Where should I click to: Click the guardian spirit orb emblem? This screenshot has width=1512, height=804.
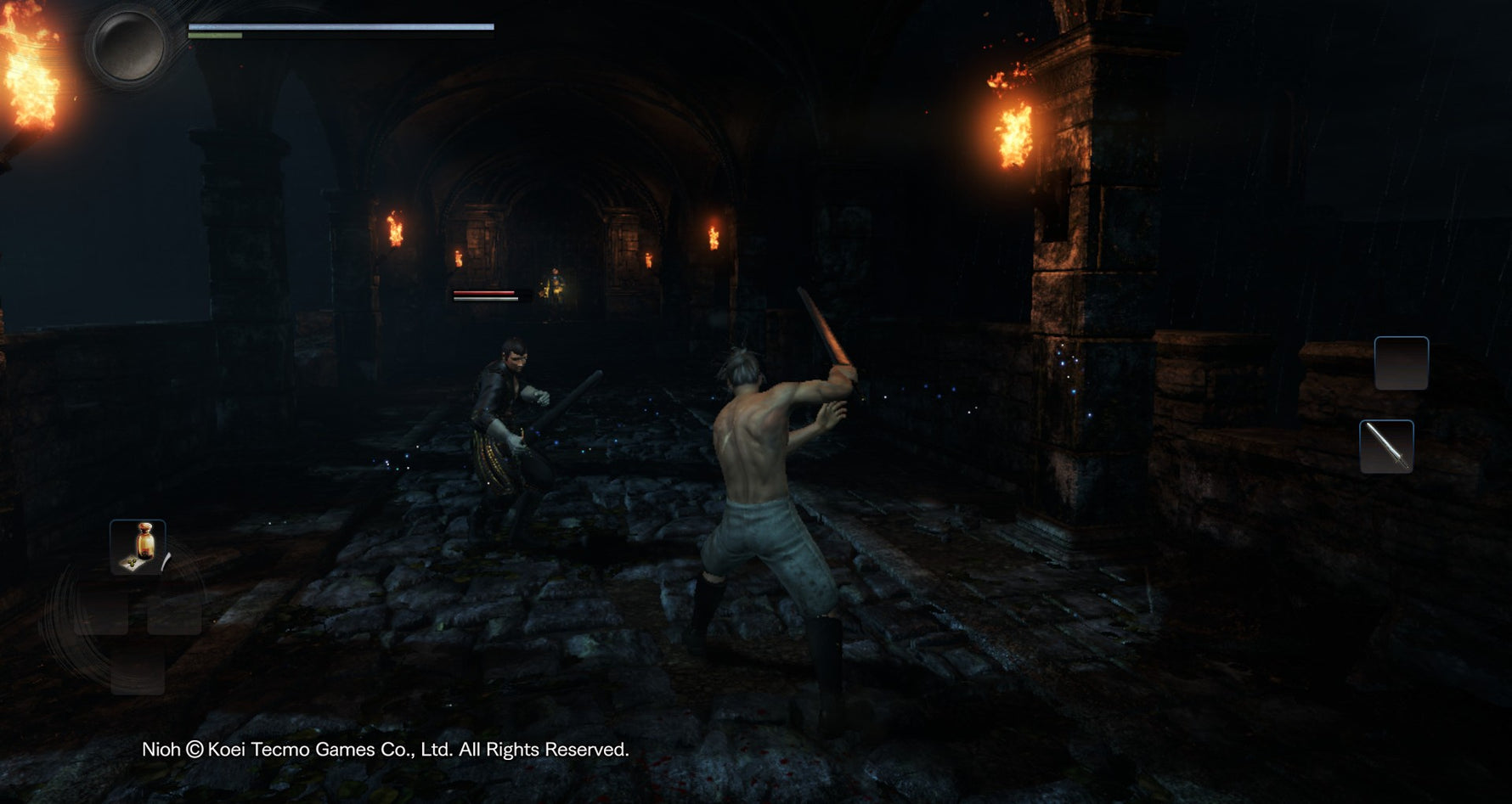point(128,45)
